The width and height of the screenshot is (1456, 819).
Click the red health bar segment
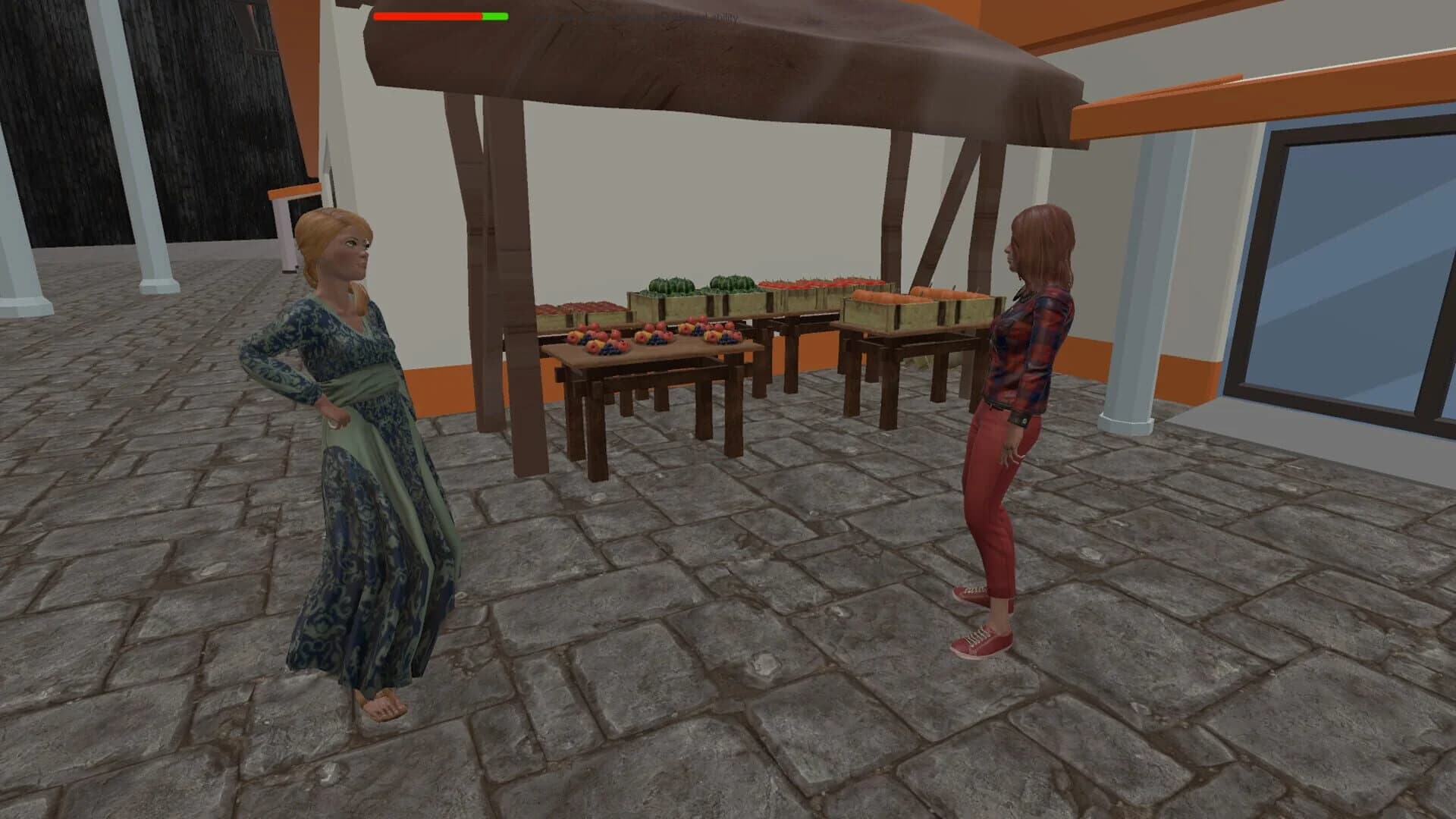point(425,16)
